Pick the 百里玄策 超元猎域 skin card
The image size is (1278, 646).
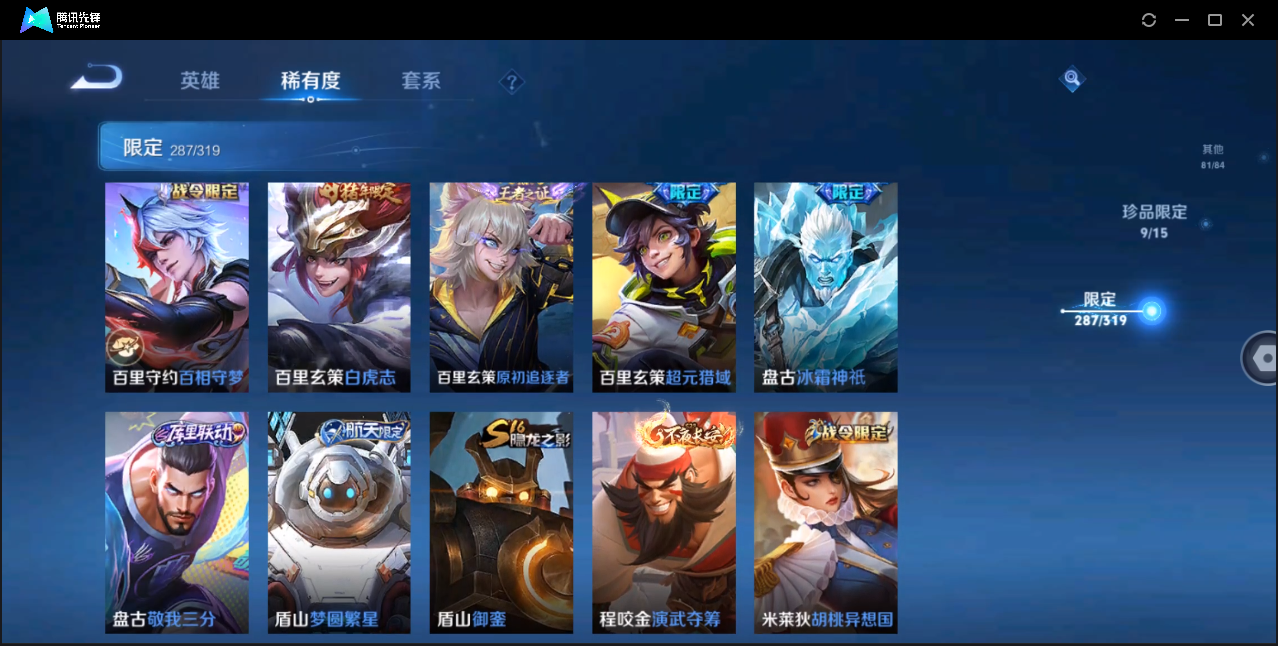[664, 287]
